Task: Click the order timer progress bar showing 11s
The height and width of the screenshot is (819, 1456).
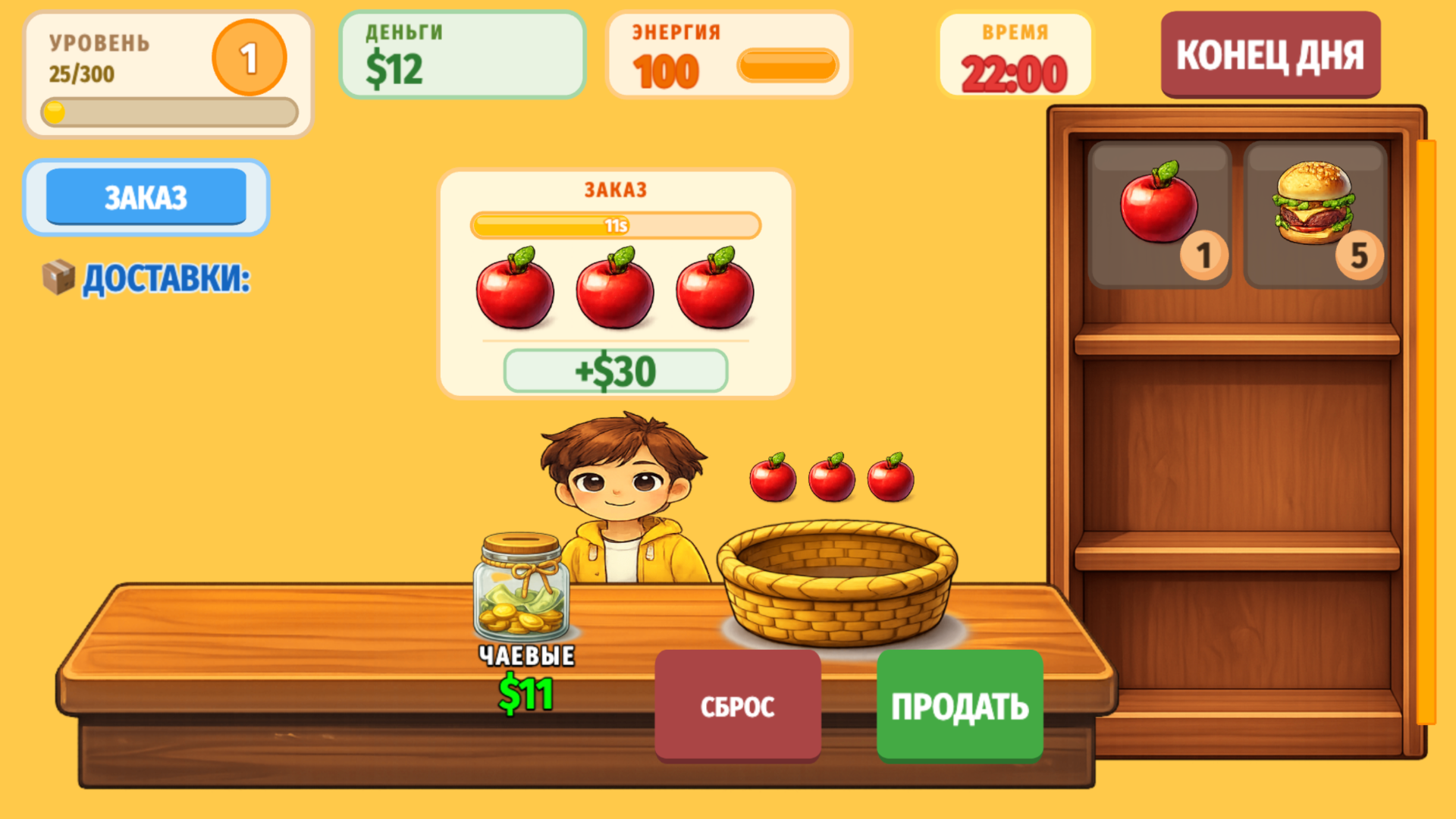Action: click(616, 225)
